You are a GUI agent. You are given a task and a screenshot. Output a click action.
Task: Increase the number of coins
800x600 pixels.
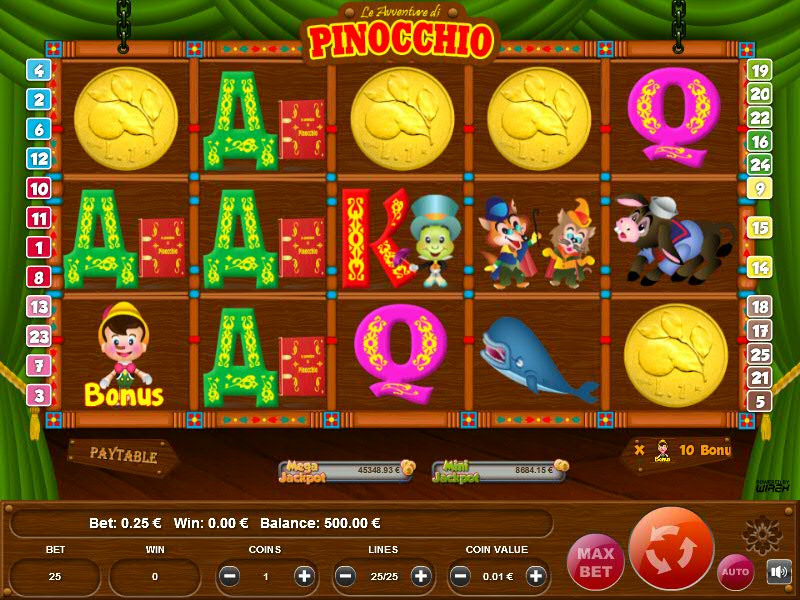[x=304, y=576]
